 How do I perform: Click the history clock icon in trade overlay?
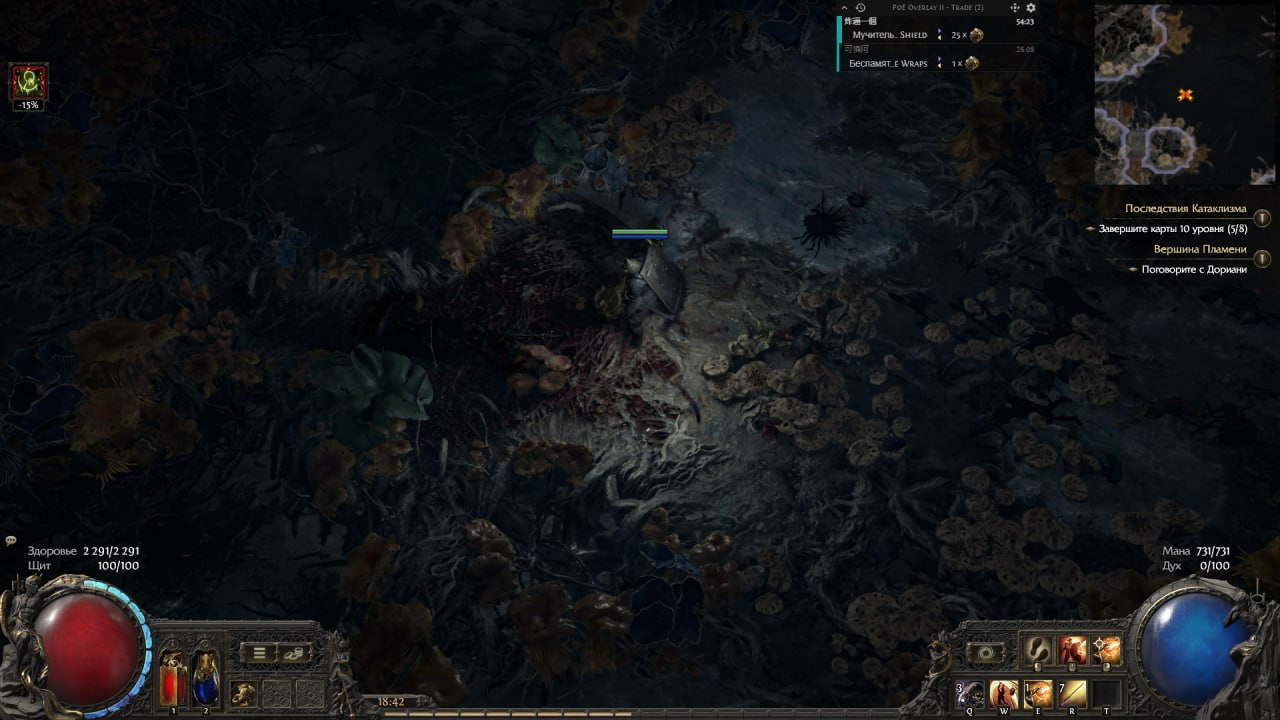point(859,8)
